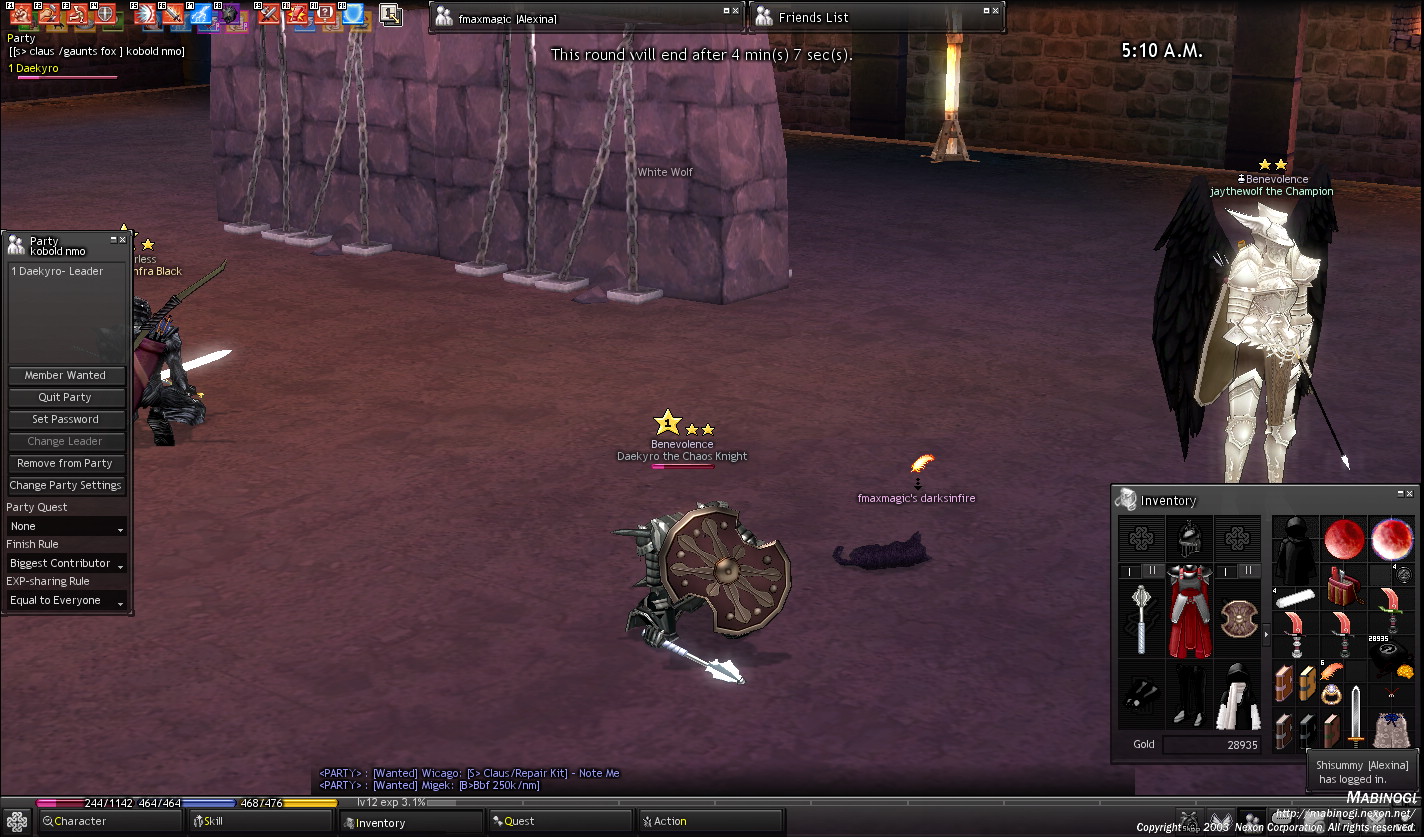Open the main menu knot icon

(16, 822)
